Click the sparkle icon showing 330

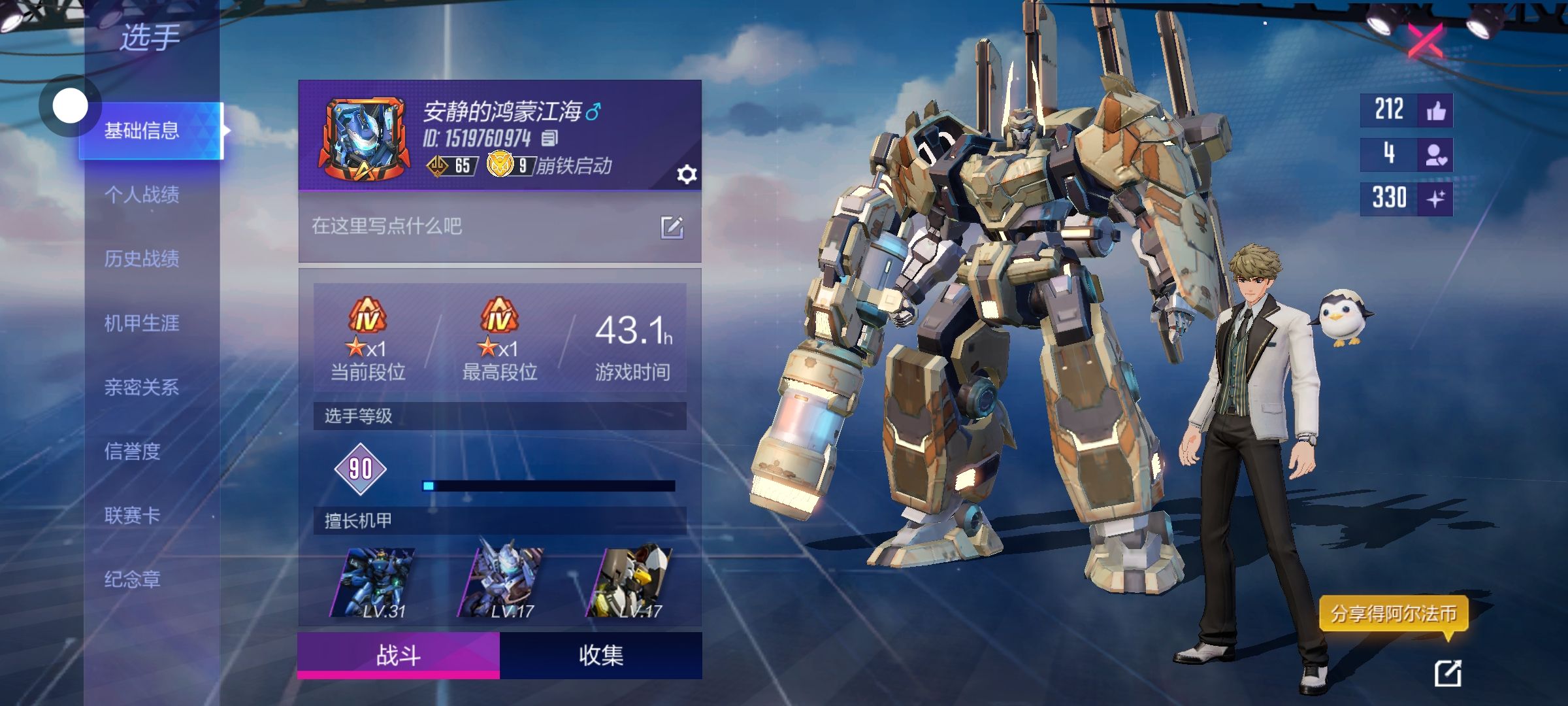[x=1435, y=199]
